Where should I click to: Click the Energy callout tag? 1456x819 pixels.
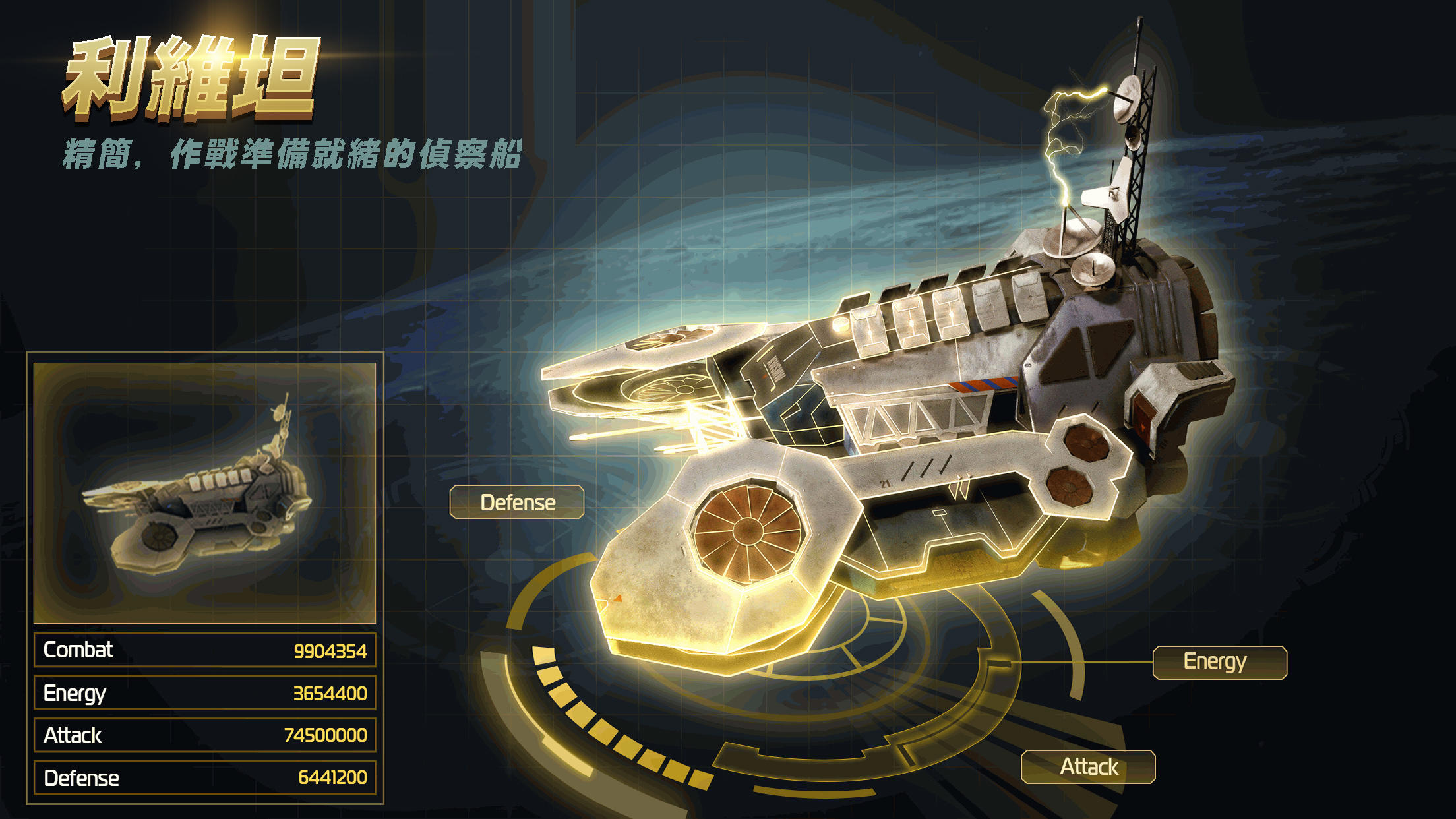pyautogui.click(x=1219, y=661)
